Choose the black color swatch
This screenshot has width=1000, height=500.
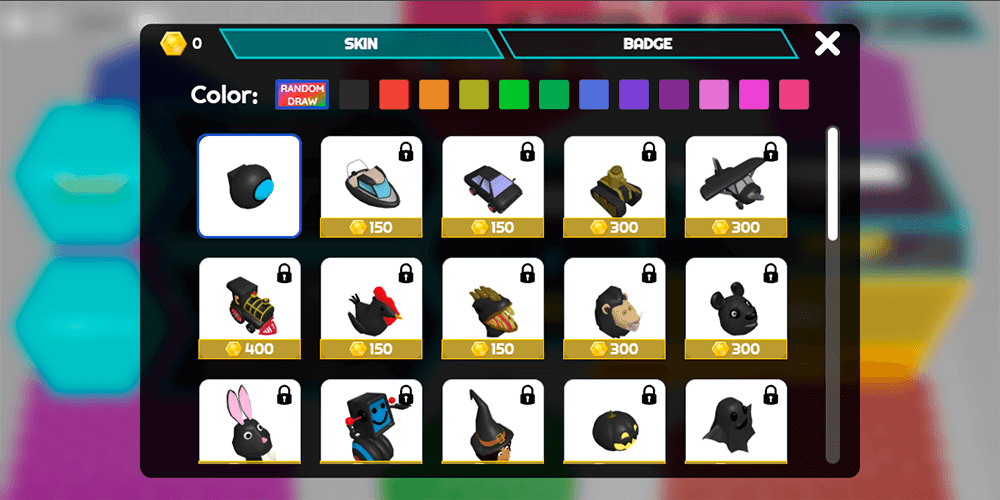(354, 95)
